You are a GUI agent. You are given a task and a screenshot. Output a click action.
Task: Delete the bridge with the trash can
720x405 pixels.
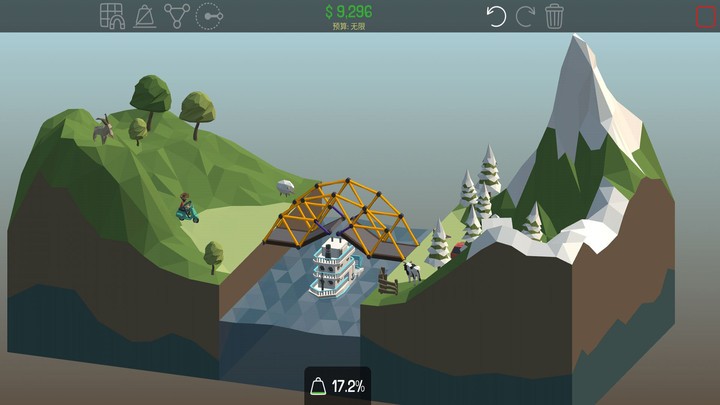click(x=555, y=16)
